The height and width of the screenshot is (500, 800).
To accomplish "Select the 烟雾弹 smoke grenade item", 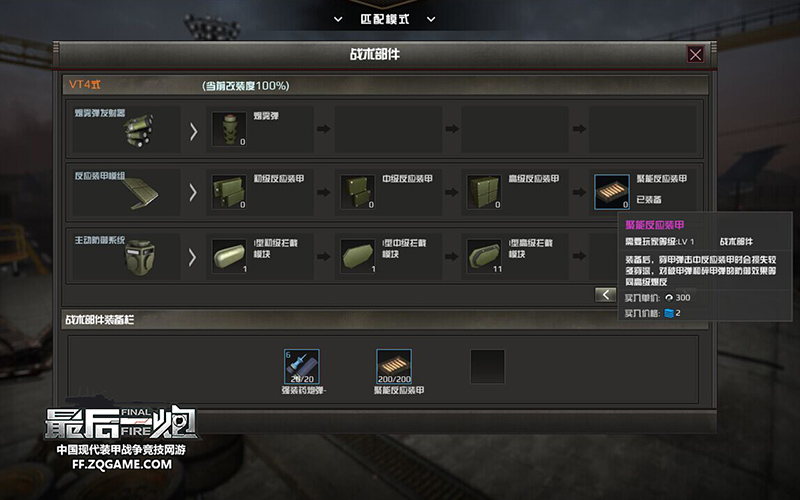I will [229, 129].
